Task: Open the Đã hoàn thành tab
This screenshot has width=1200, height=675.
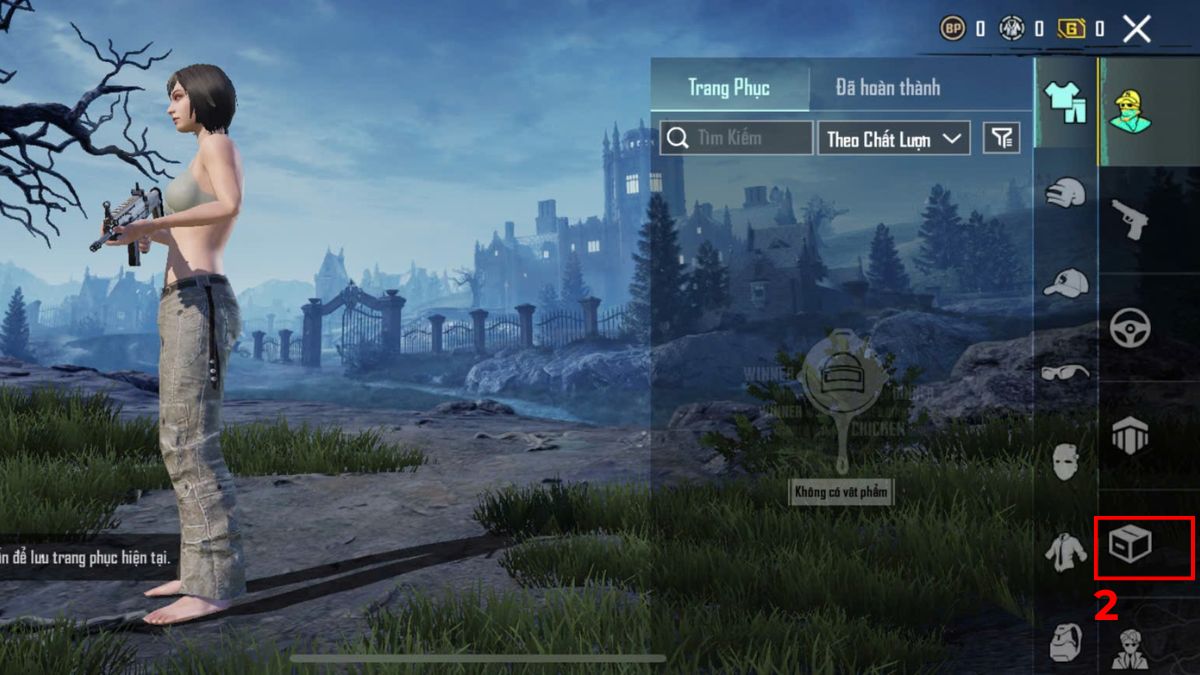Action: click(x=888, y=87)
